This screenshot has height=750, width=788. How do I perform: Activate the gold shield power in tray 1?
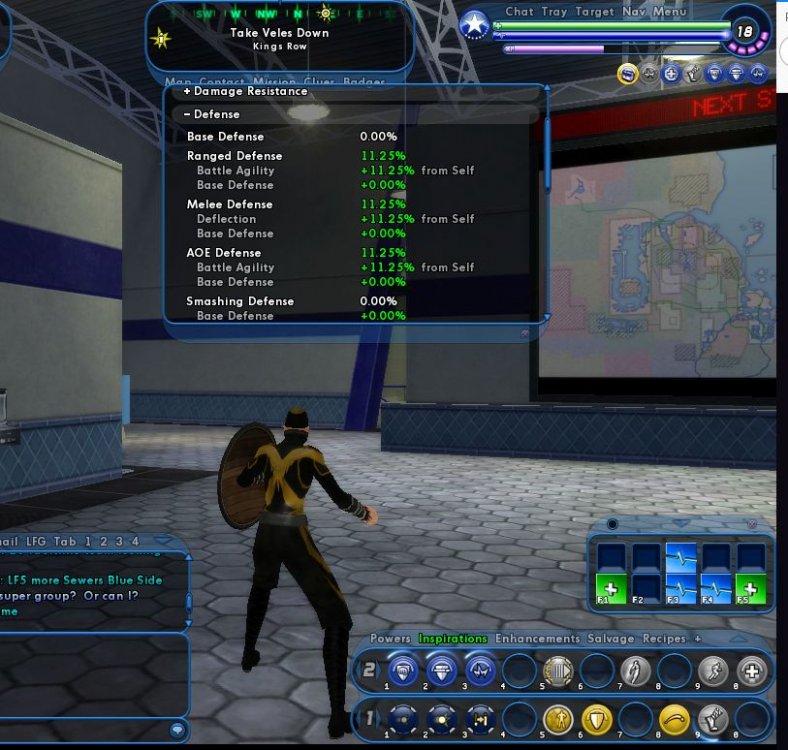click(x=597, y=717)
